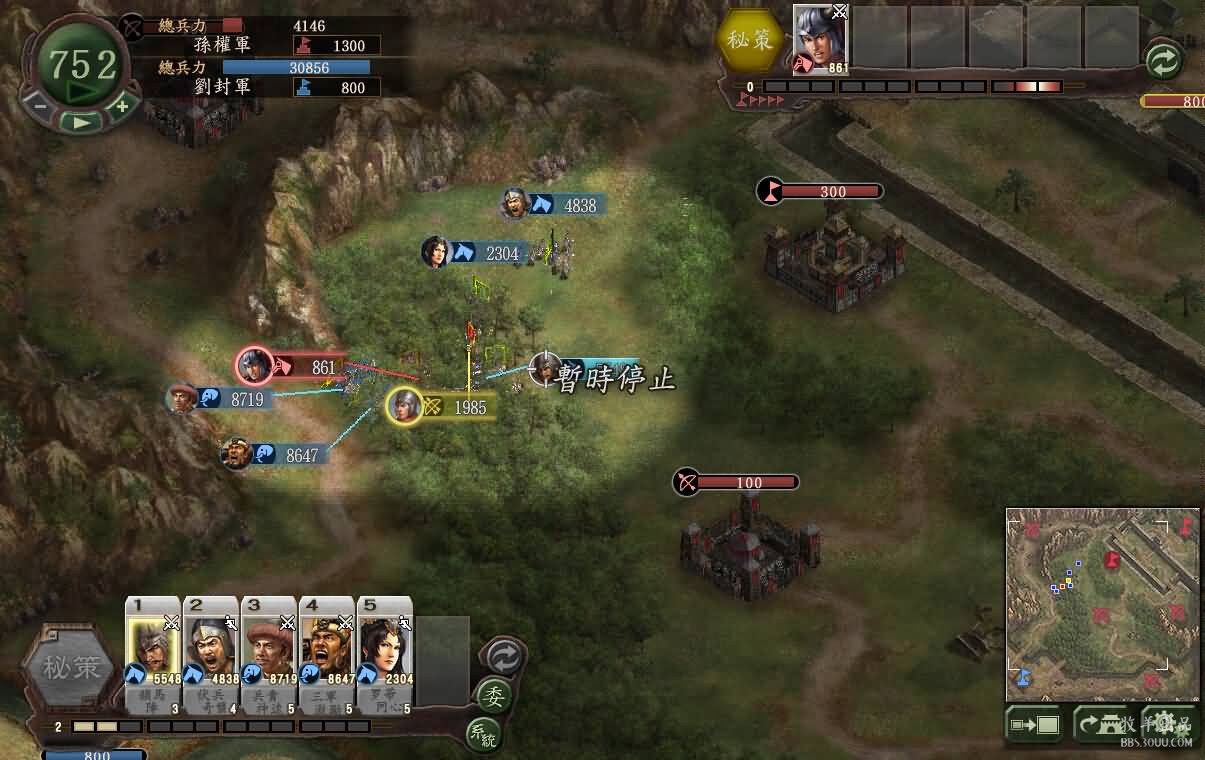The height and width of the screenshot is (760, 1205).
Task: Click the cycle arrows button beside the officer cards
Action: [x=501, y=656]
